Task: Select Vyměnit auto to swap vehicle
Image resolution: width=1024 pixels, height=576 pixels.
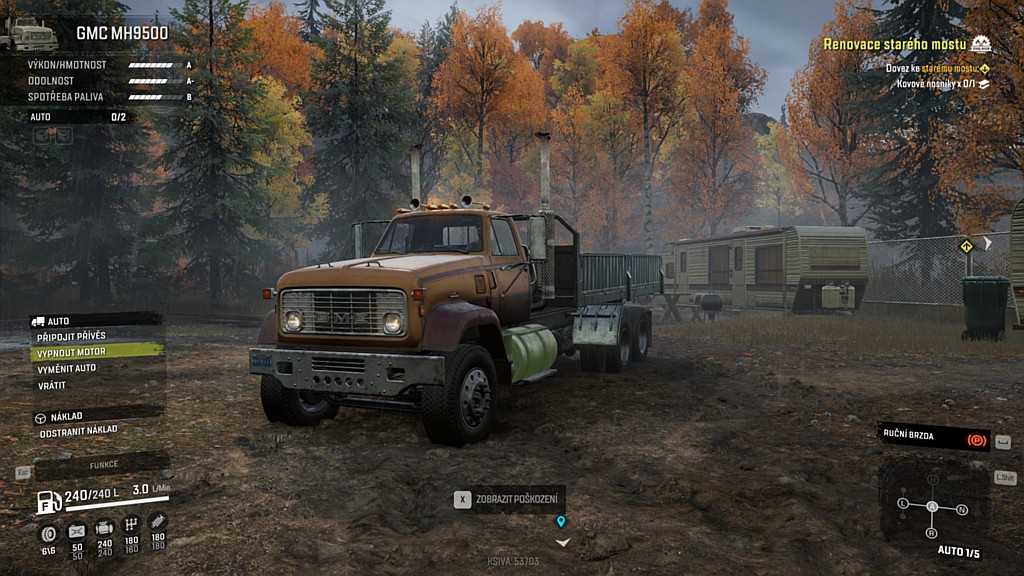Action: (68, 369)
